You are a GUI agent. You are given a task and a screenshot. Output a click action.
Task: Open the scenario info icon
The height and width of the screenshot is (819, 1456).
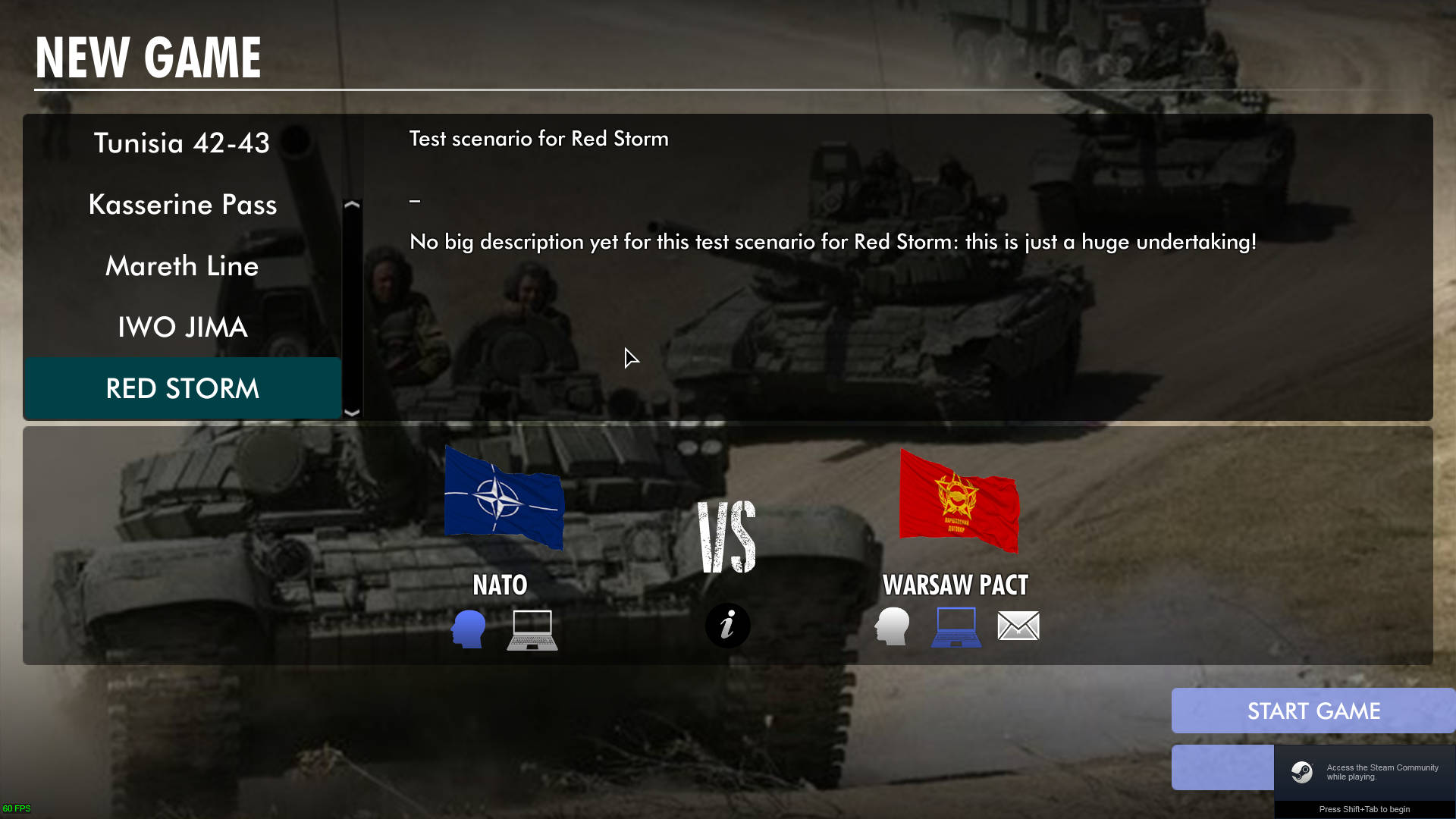click(x=727, y=626)
